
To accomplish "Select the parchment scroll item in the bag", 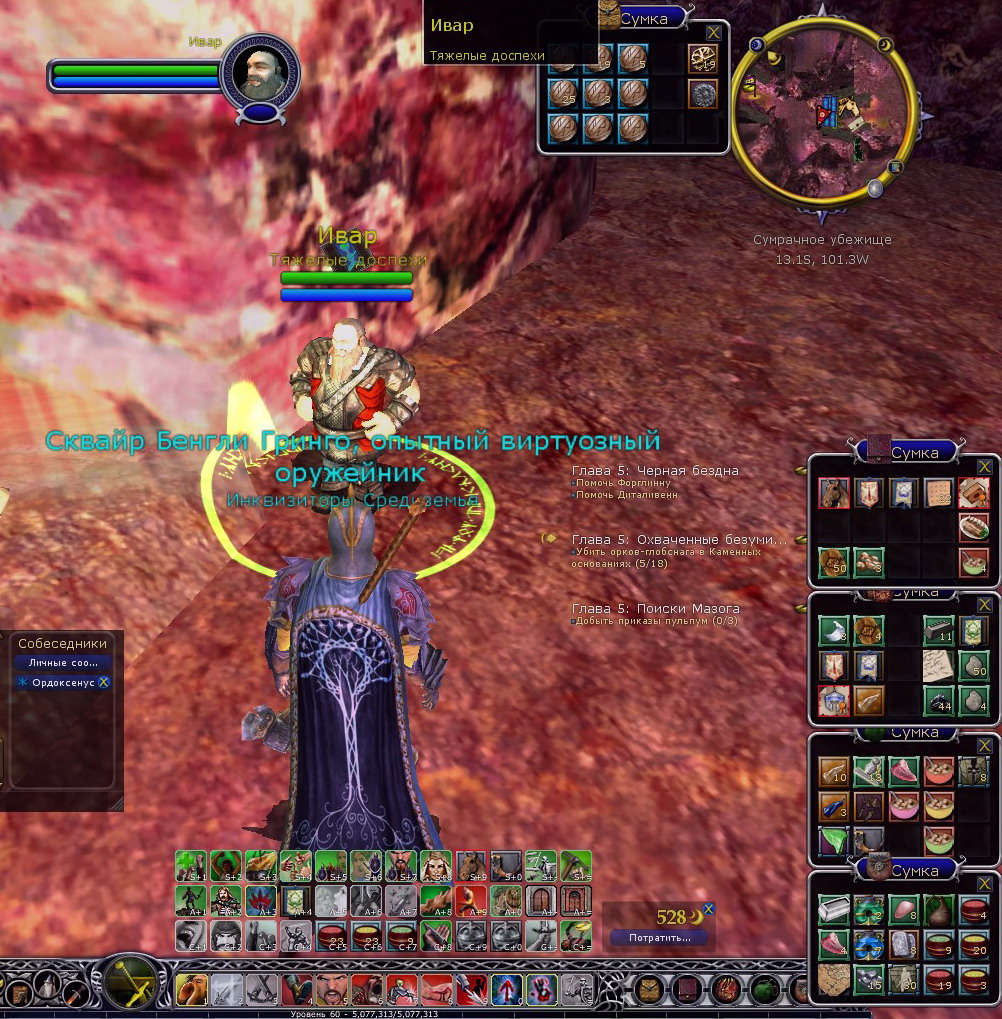I will (x=937, y=665).
